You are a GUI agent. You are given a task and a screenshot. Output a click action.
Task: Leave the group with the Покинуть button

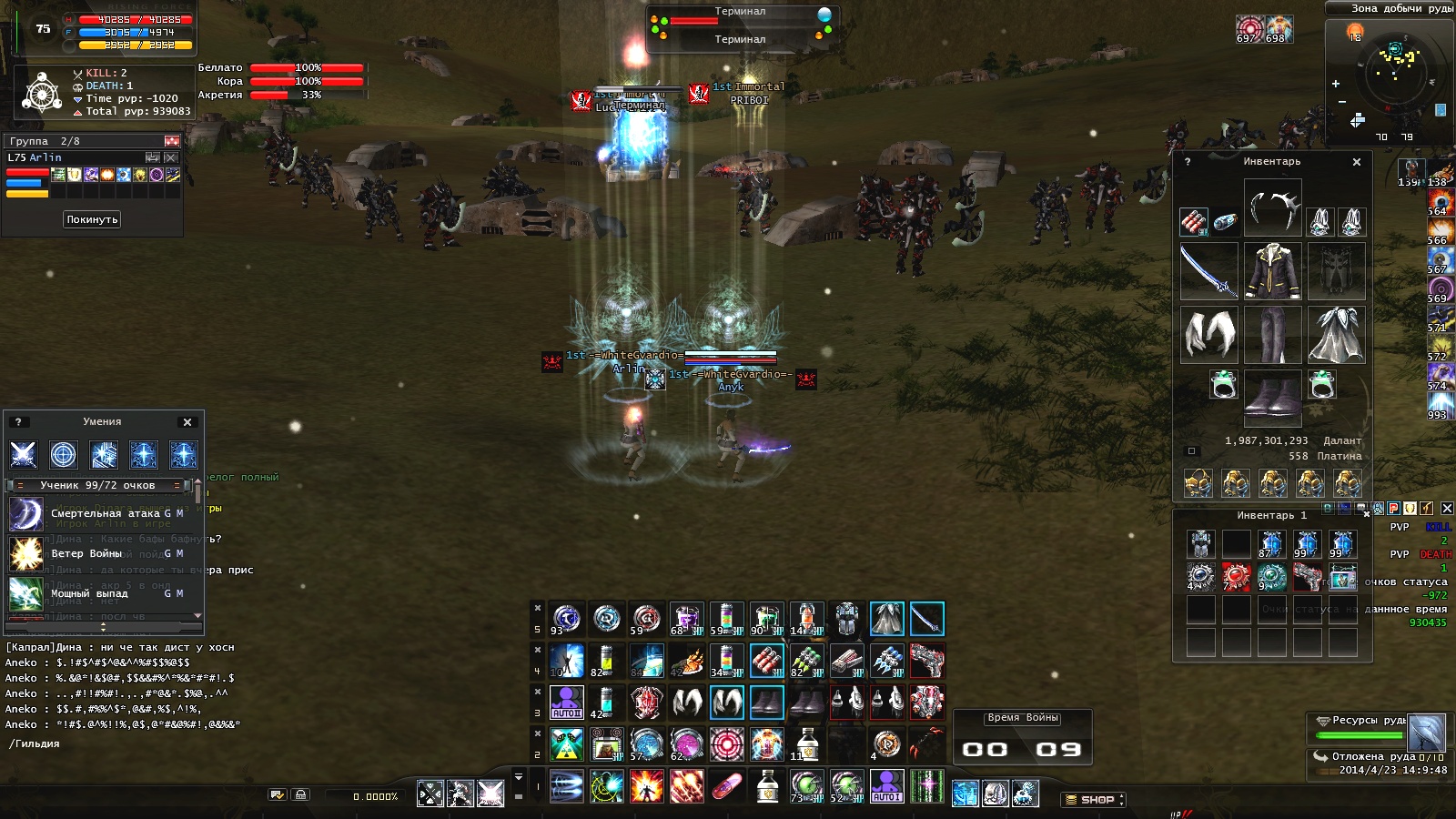(x=92, y=219)
